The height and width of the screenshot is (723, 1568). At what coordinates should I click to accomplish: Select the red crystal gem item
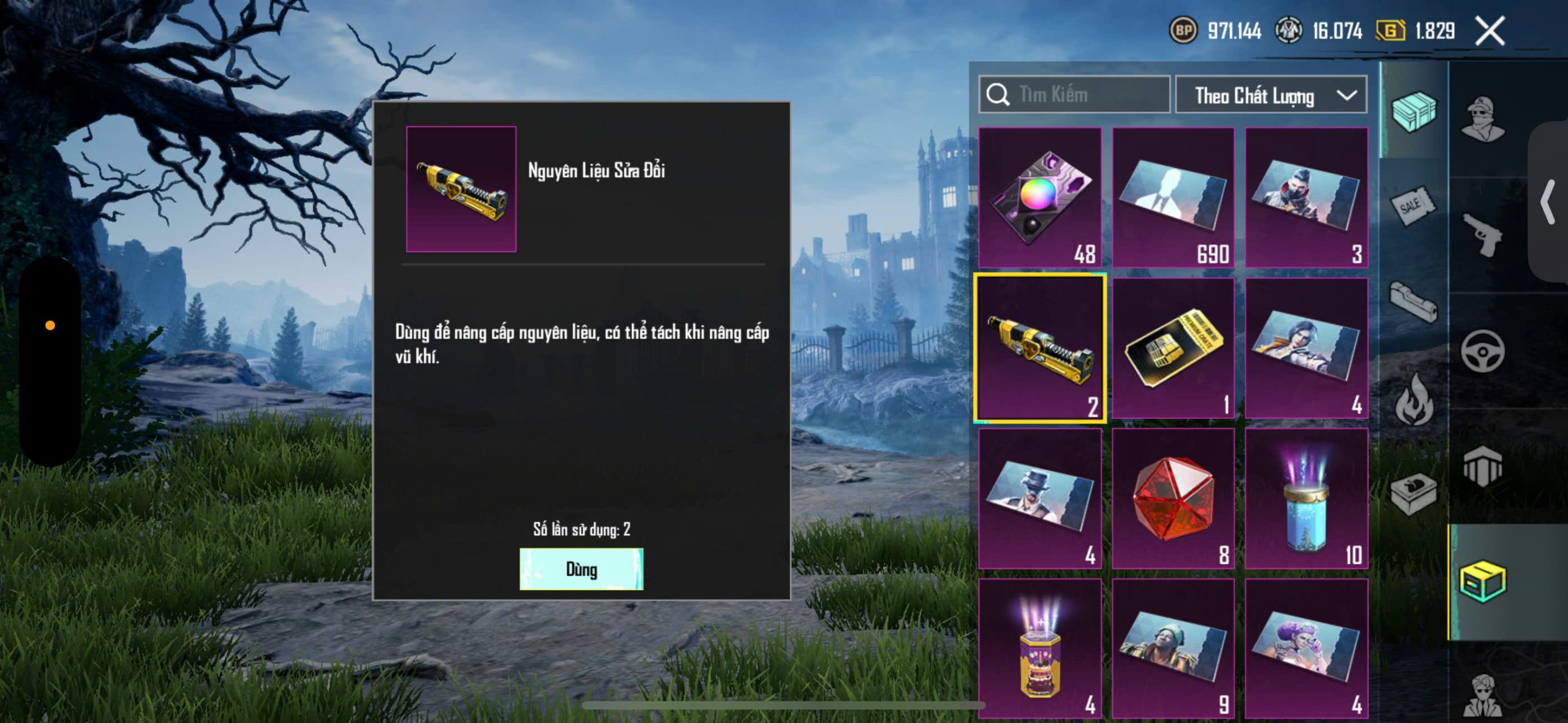click(1173, 498)
